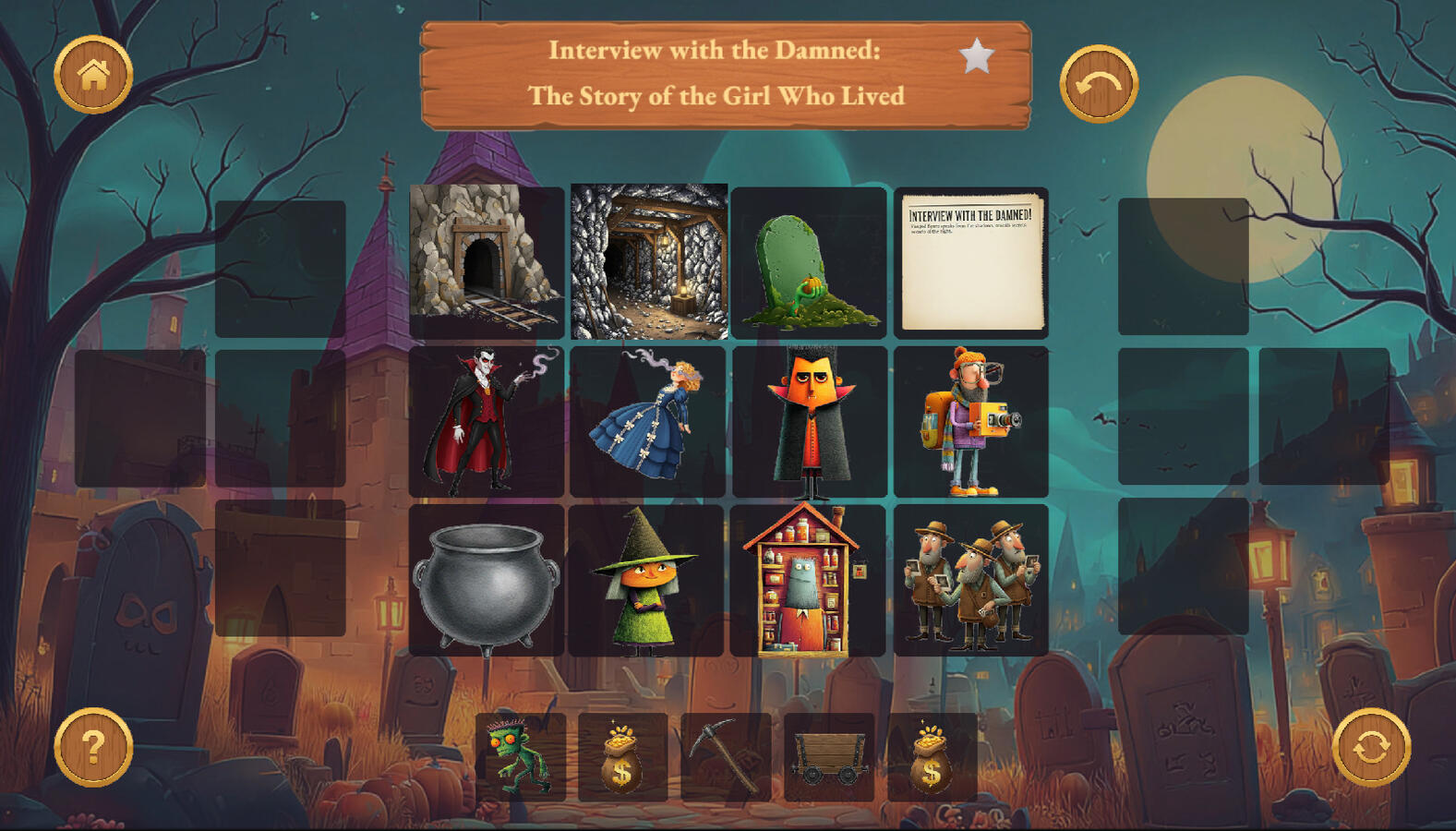Undo the last move
The width and height of the screenshot is (1456, 831).
[1098, 84]
